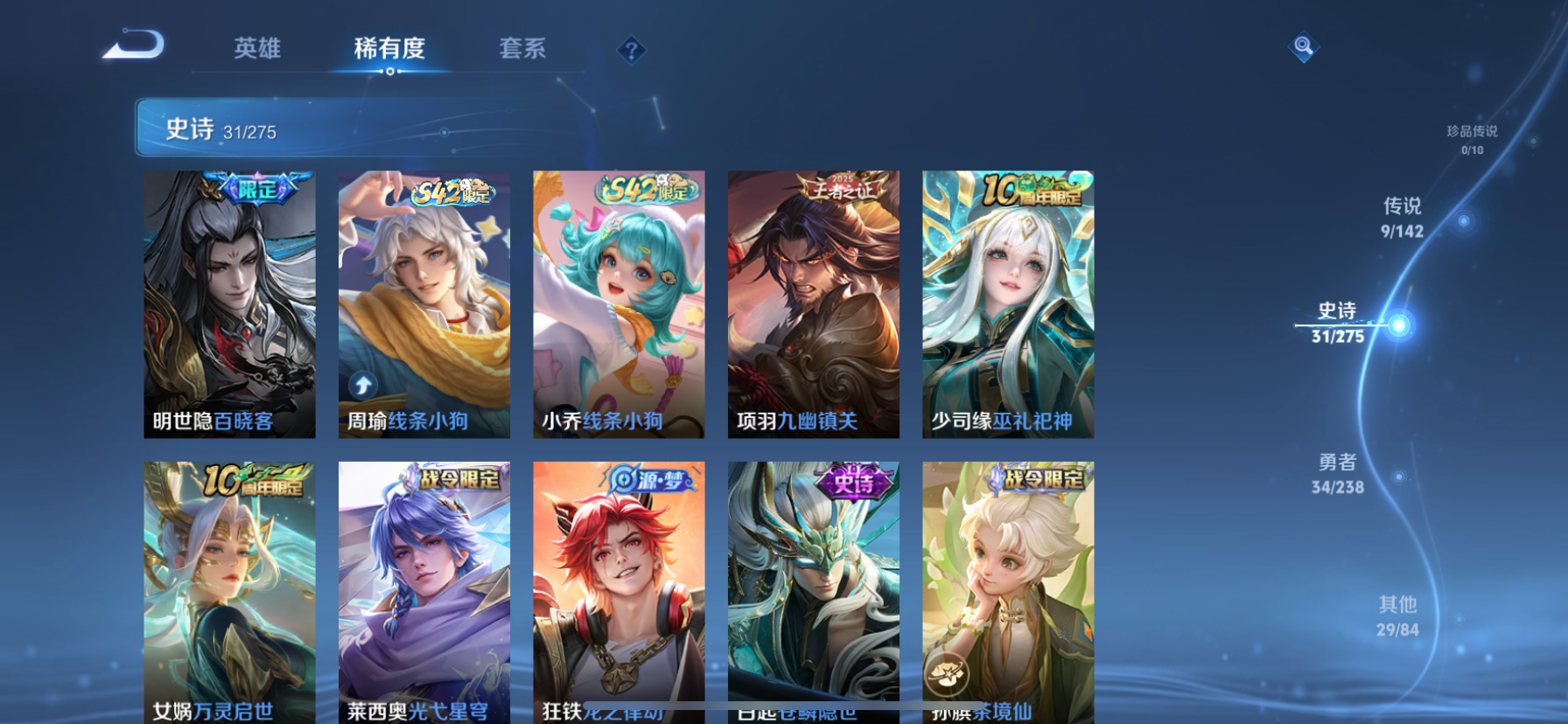View the 少司缘 巫礼祀神 skin card
This screenshot has width=1568, height=724.
[x=1008, y=303]
